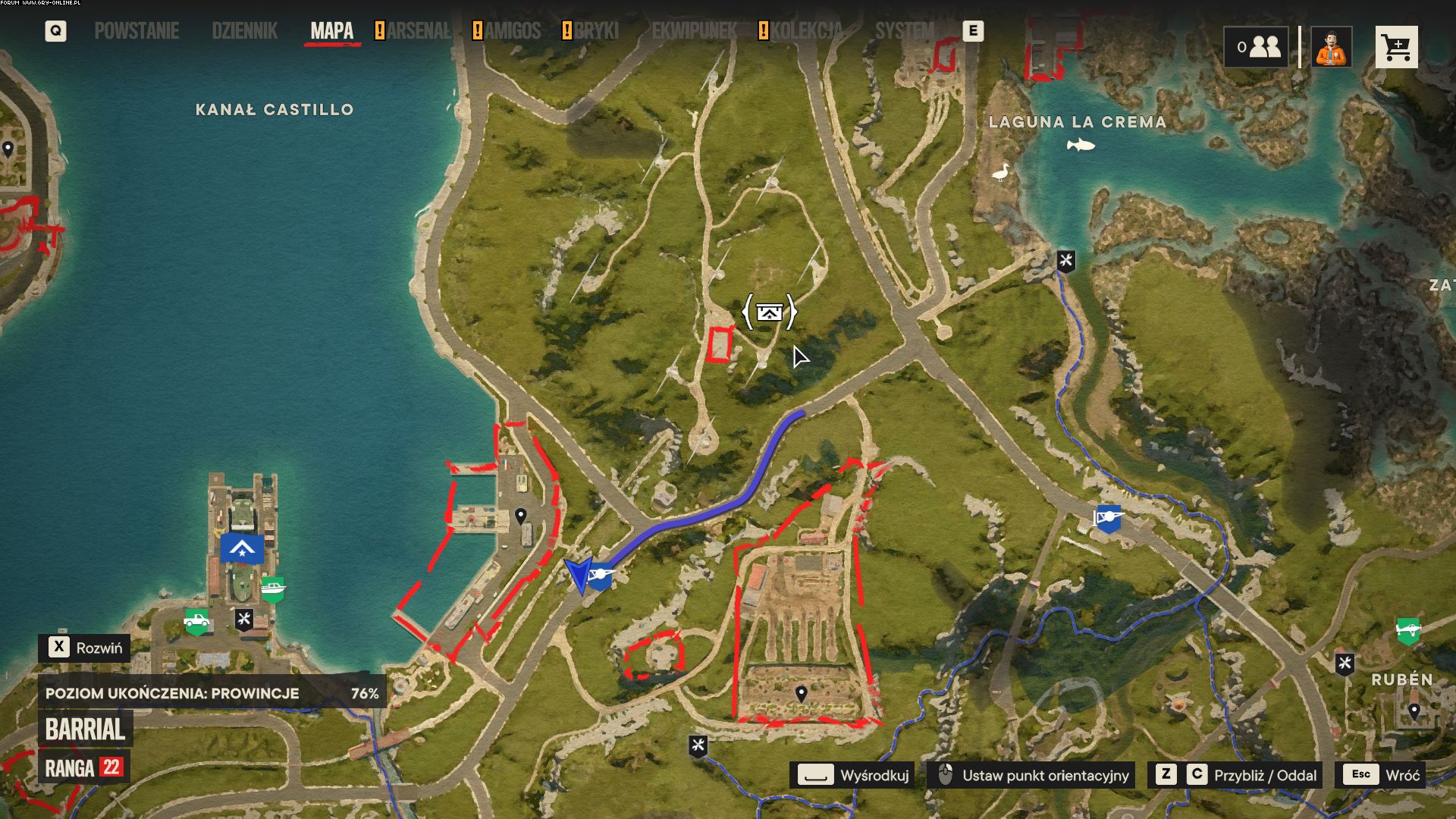
Task: Click the fish marker in Laguna La Crema
Action: [x=1081, y=144]
